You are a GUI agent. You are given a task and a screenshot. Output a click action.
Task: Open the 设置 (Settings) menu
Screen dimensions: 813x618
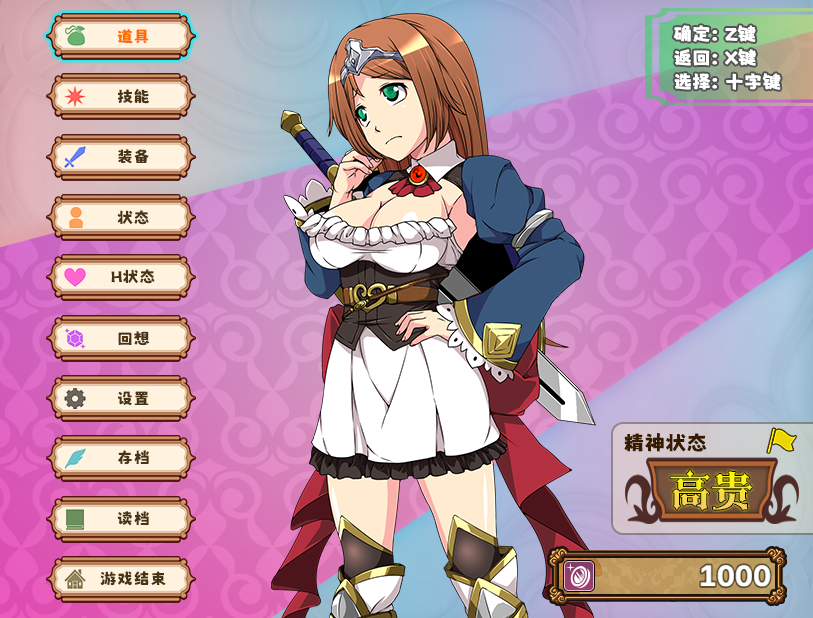[x=121, y=398]
